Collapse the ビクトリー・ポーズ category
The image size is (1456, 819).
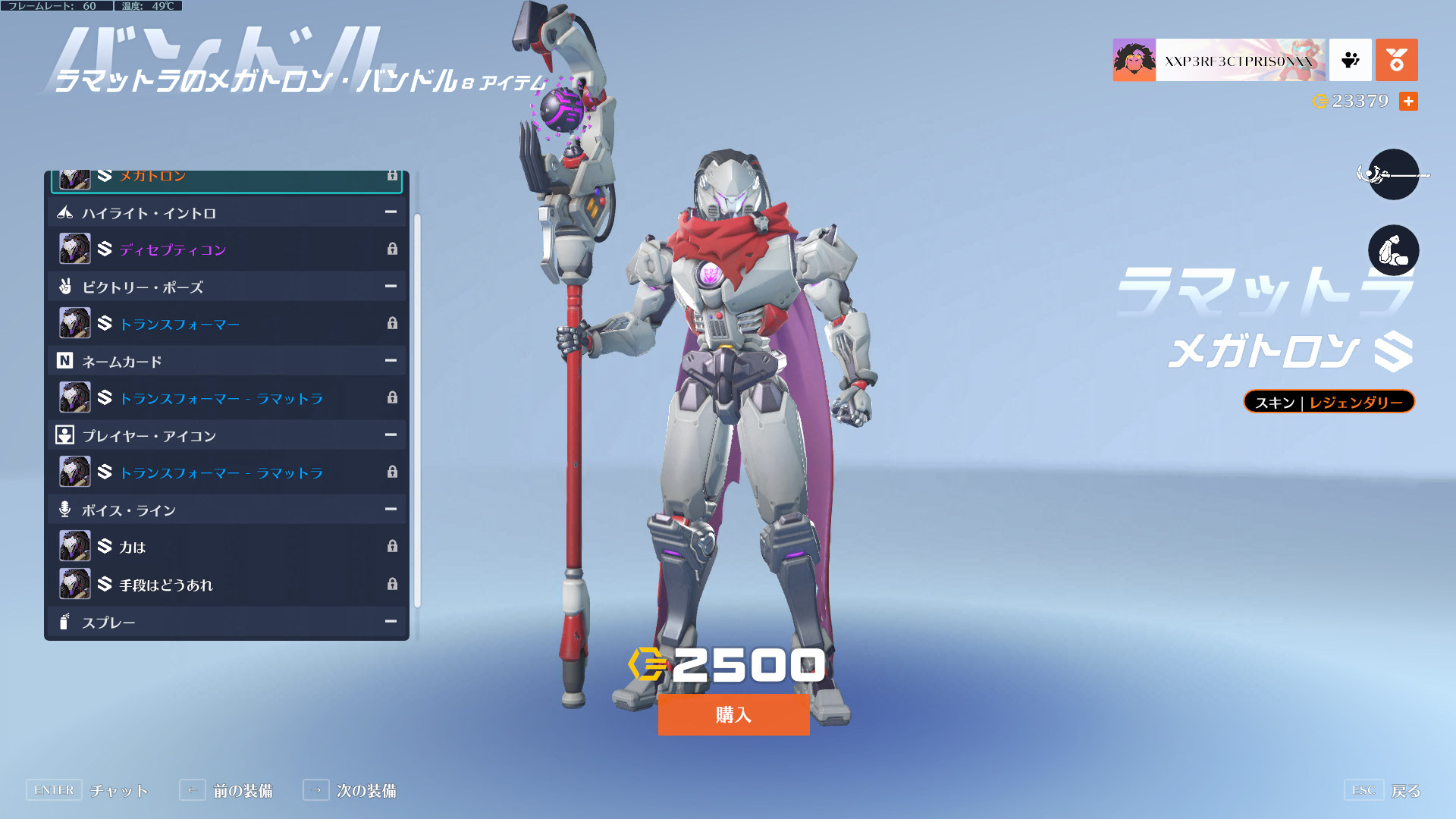point(391,287)
